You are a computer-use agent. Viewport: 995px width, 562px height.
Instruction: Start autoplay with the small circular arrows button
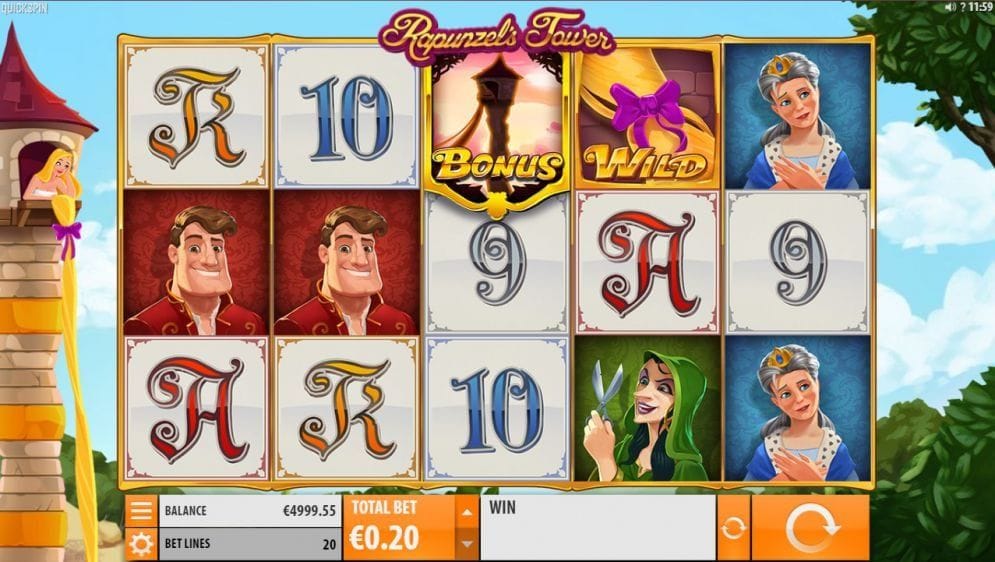733,527
